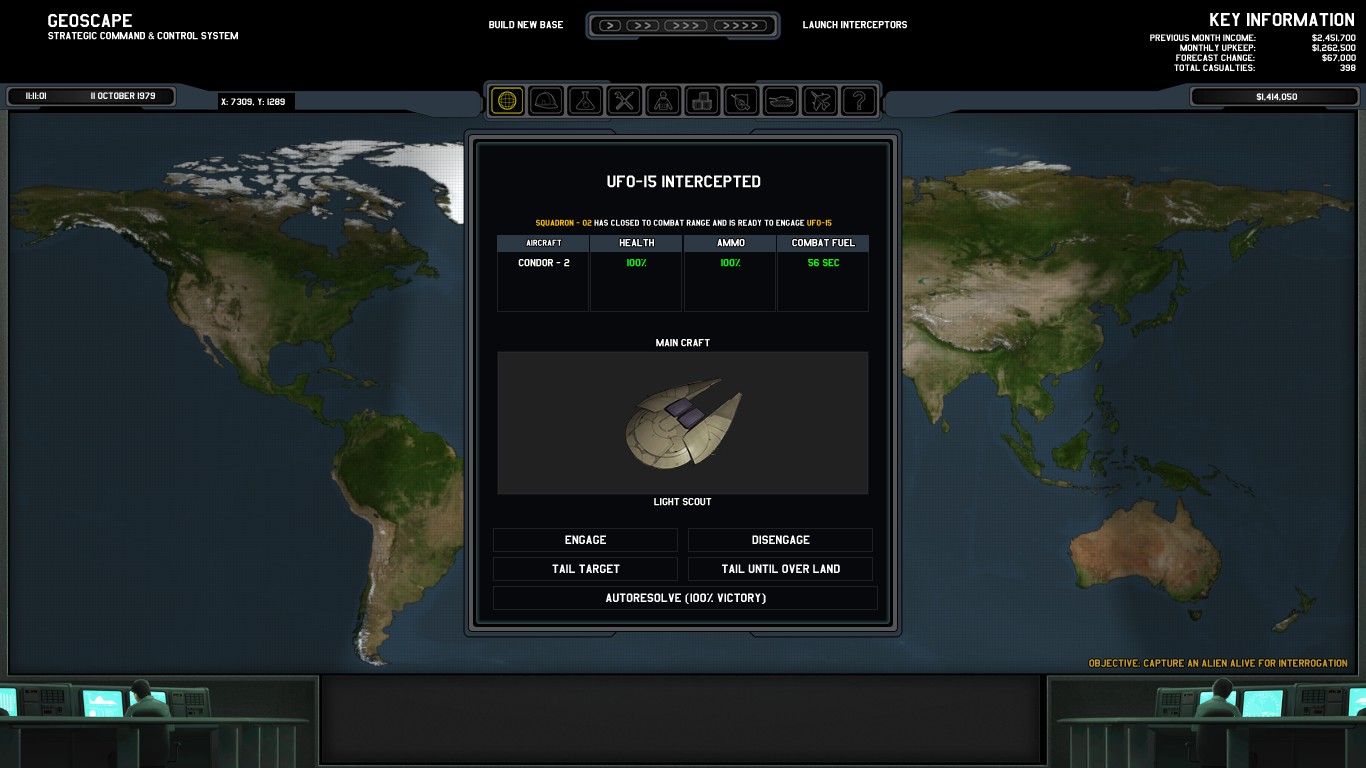Open the wrench and screwdriver workshop tab
1366x768 pixels.
(x=624, y=100)
